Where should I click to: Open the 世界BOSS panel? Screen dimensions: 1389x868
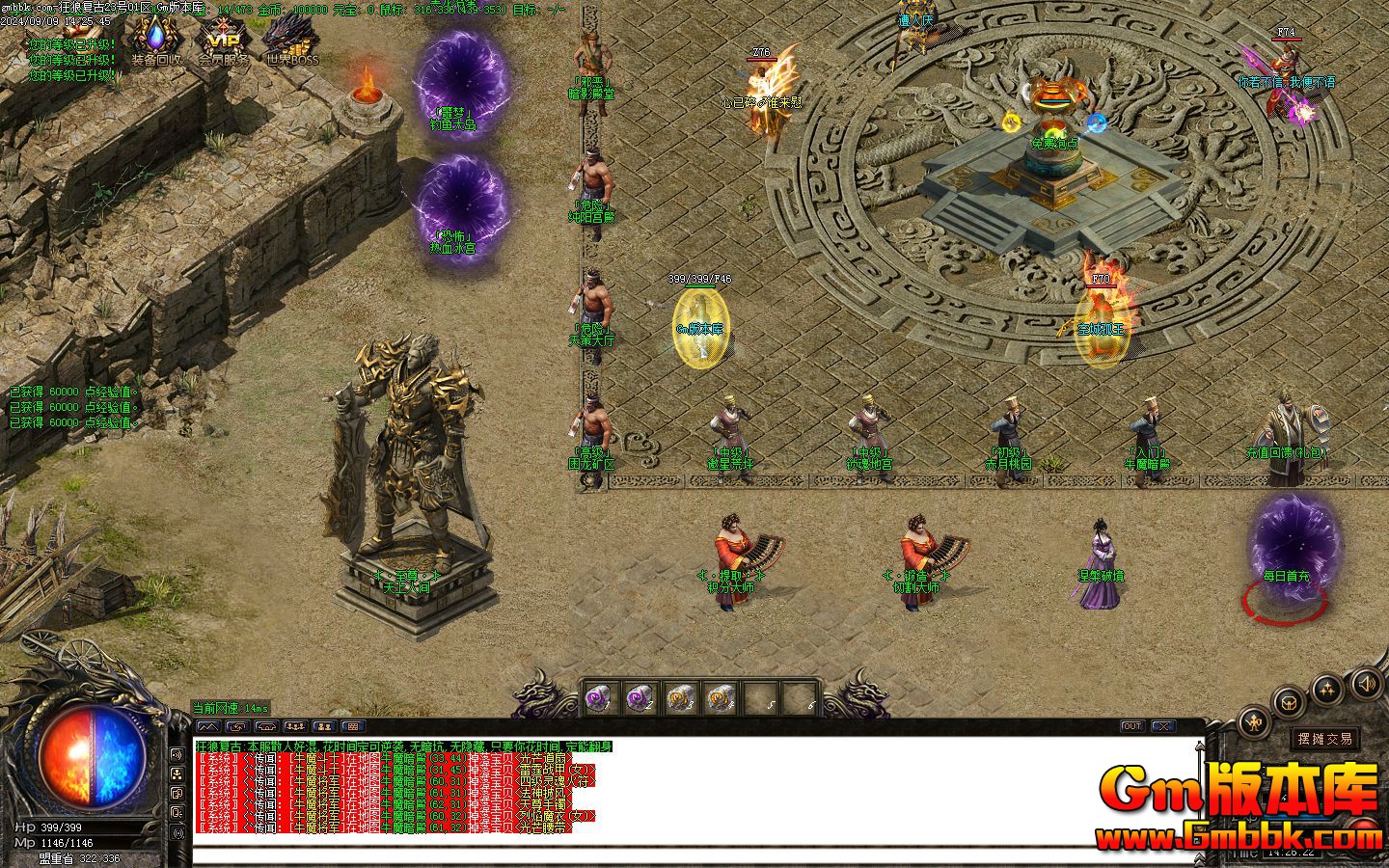coord(292,41)
